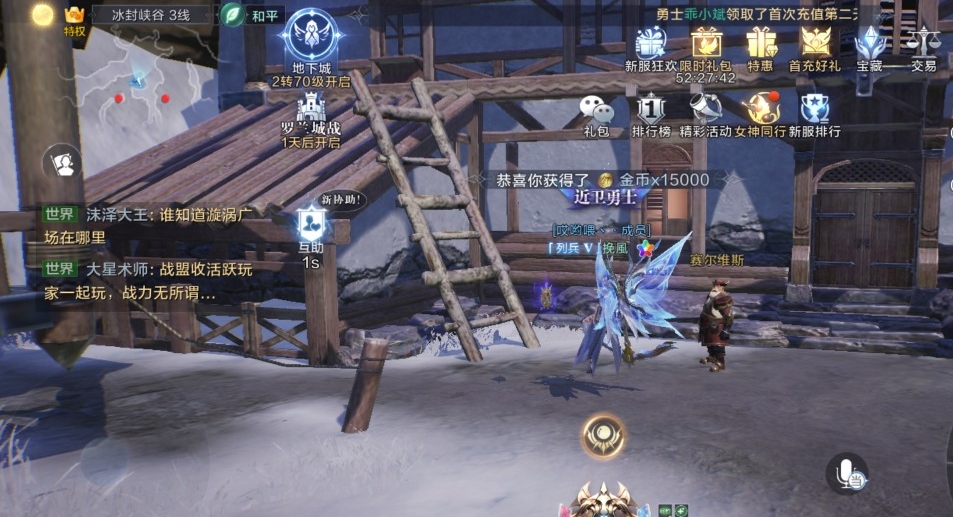Open the 首充好礼 first recharge gift

pyautogui.click(x=815, y=44)
